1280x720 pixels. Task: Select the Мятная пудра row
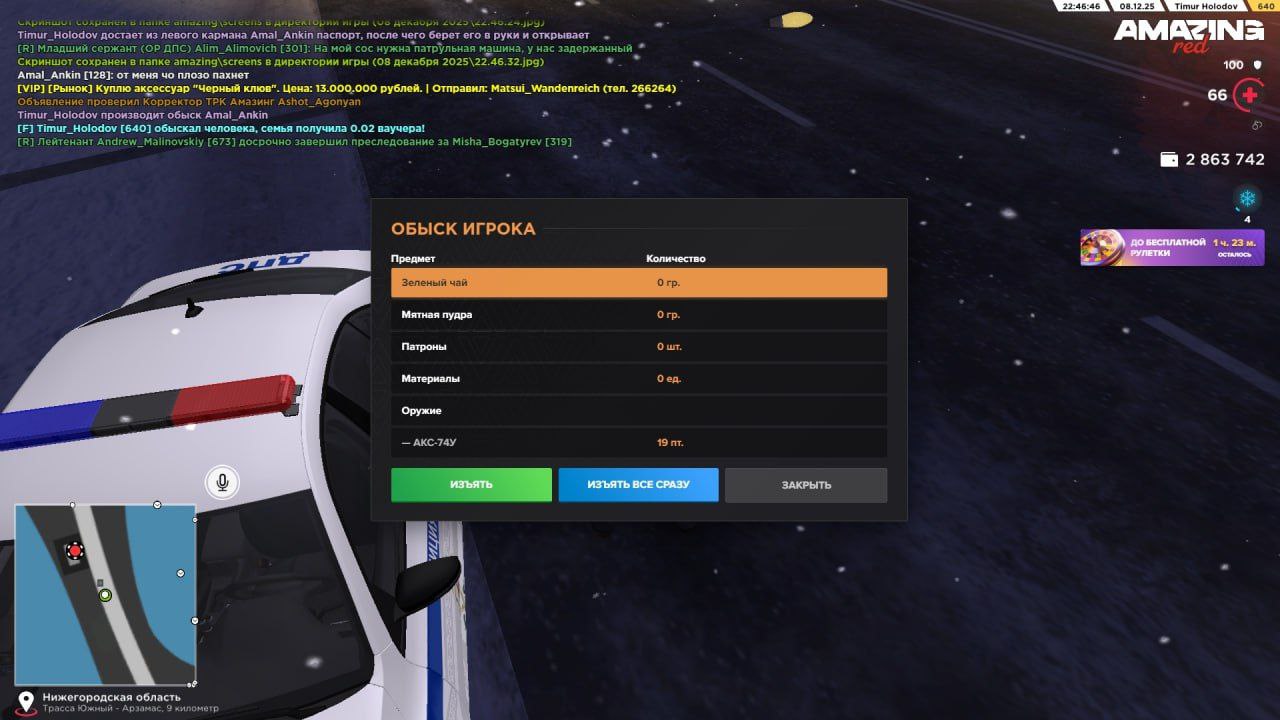[x=638, y=315]
